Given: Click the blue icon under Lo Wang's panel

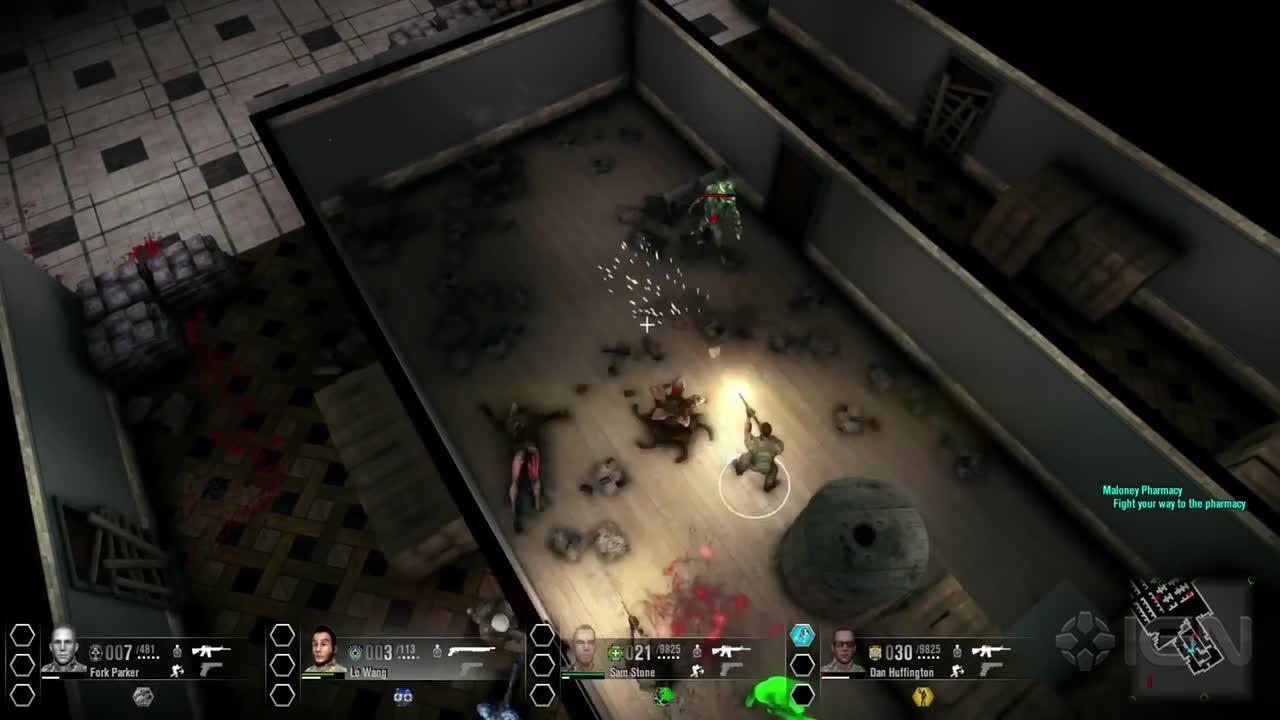Looking at the screenshot, I should point(403,696).
